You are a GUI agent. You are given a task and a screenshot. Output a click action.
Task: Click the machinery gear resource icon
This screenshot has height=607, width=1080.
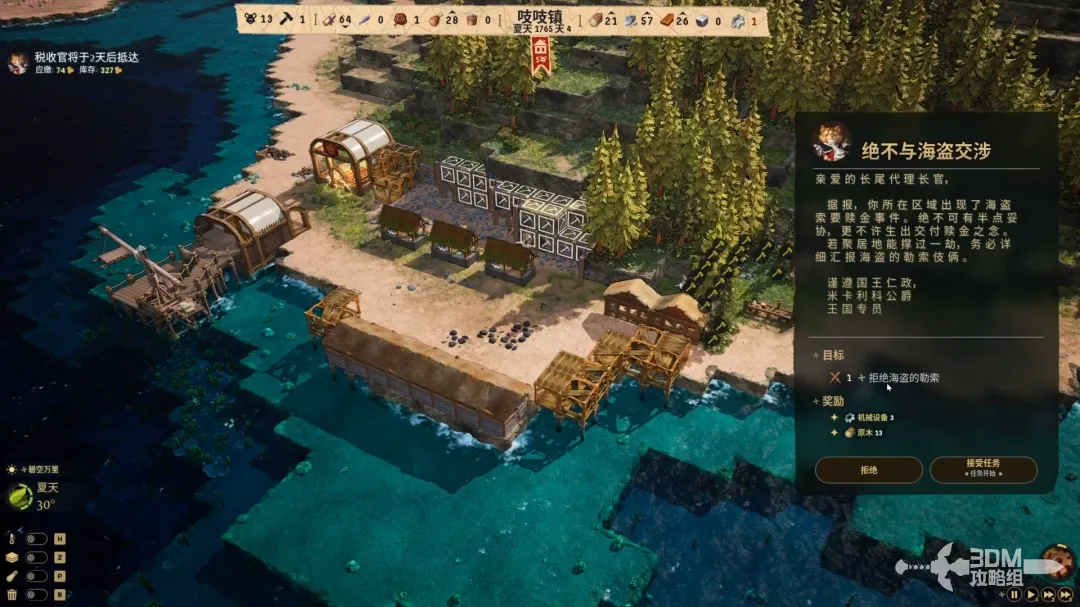tap(737, 20)
